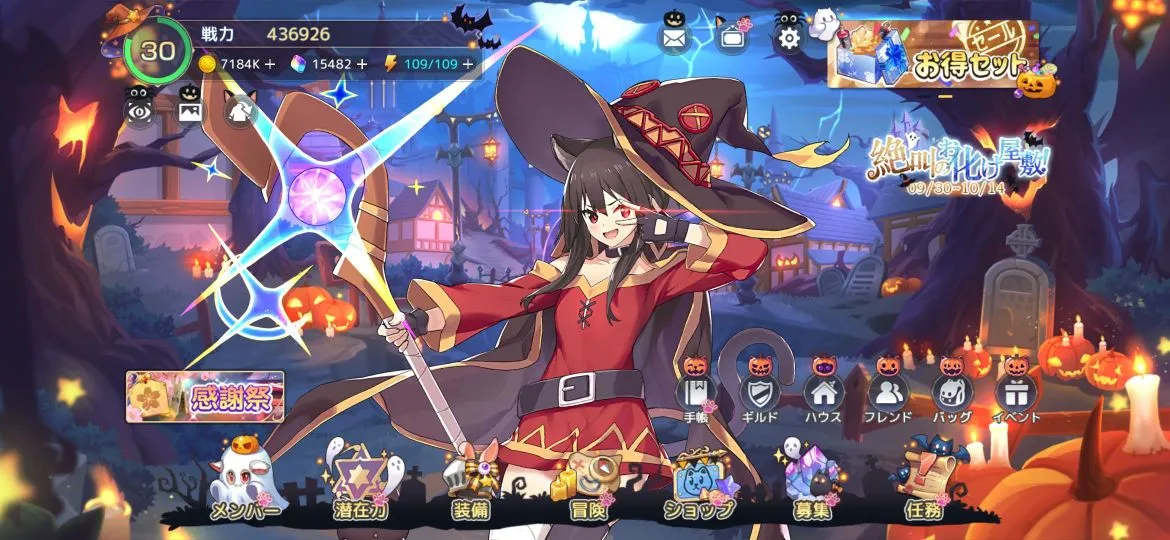Viewport: 1170px width, 540px height.
Task: Open the gear settings icon
Action: pyautogui.click(x=789, y=39)
